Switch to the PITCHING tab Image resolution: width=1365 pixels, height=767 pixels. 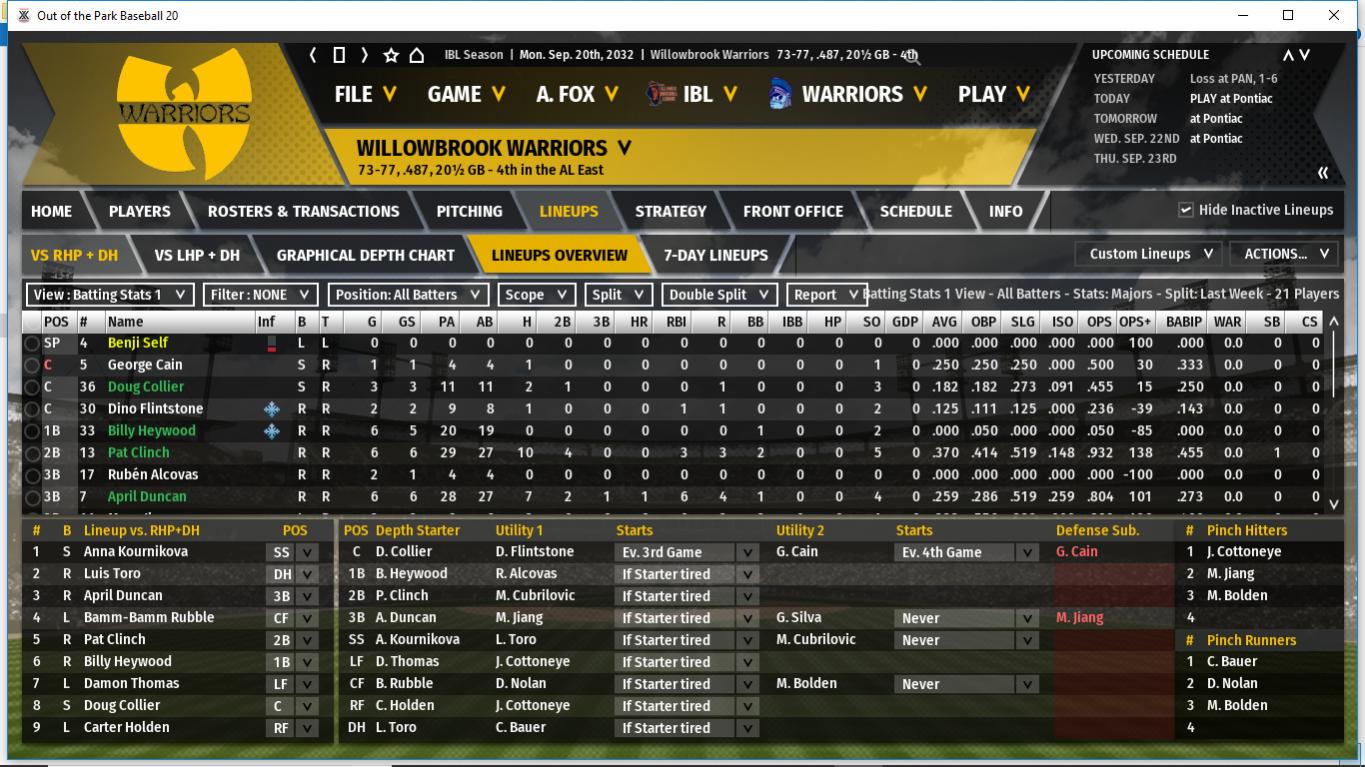pyautogui.click(x=469, y=211)
